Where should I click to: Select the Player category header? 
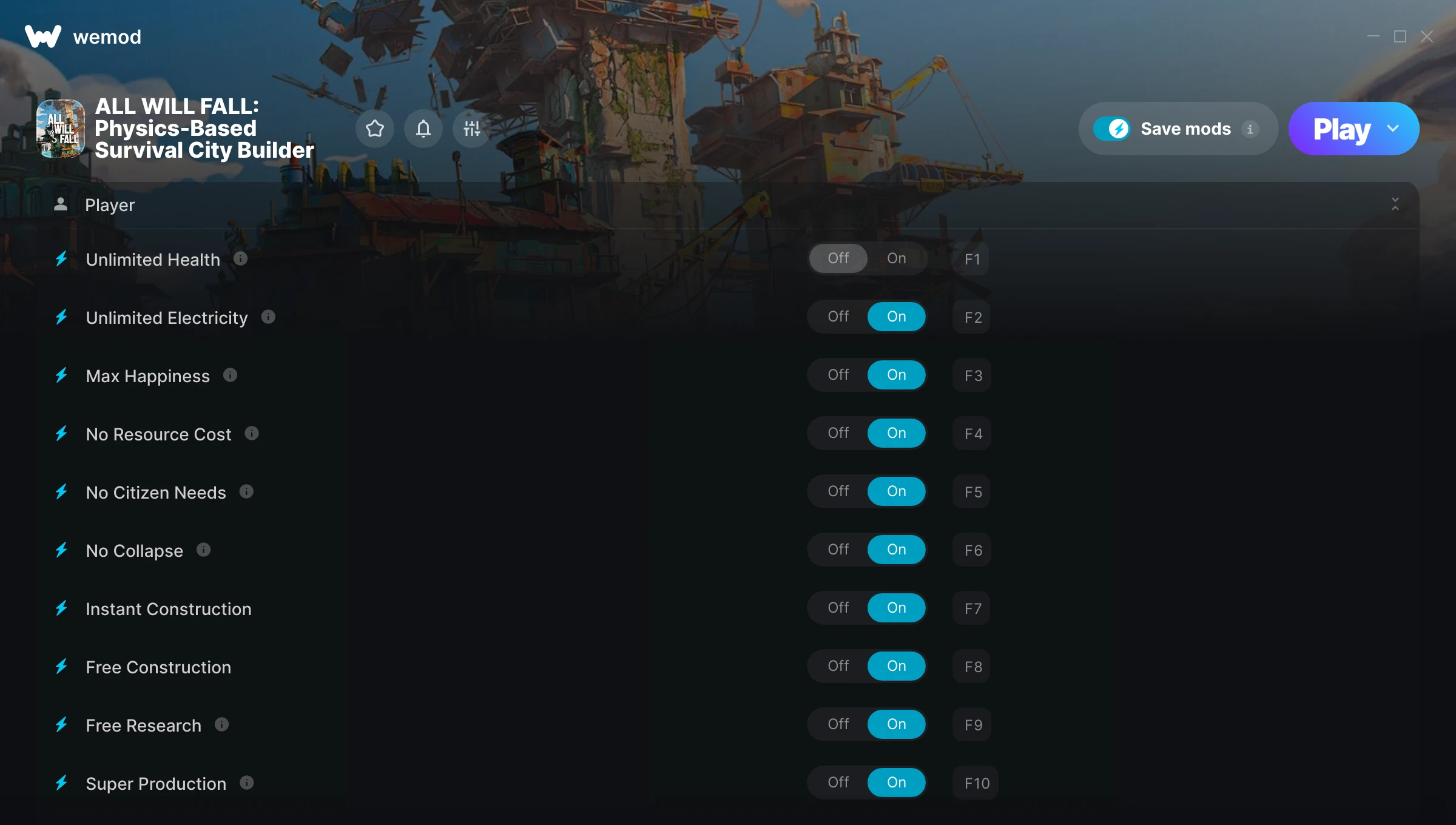click(110, 204)
